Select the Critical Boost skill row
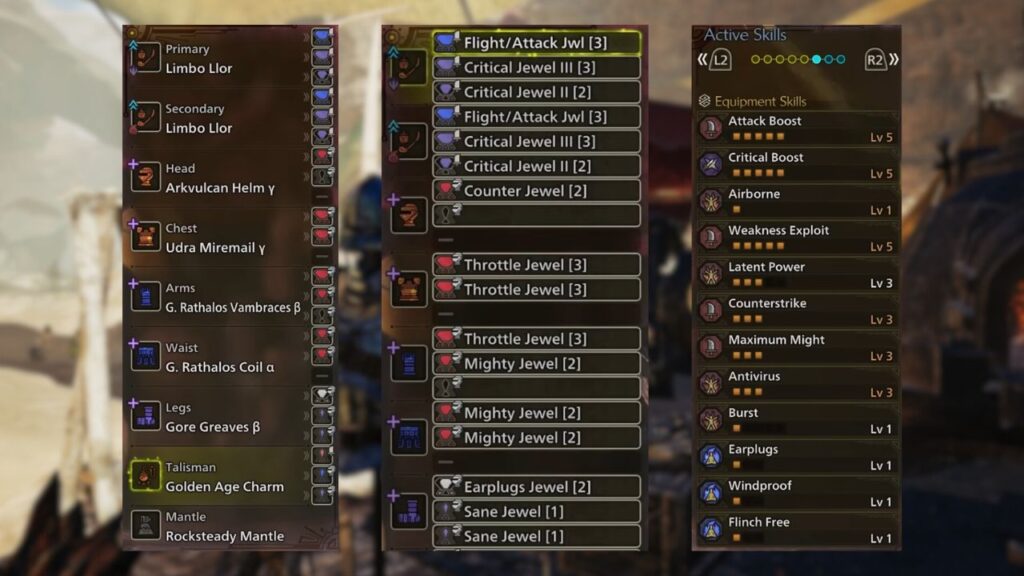1024x576 pixels. (797, 165)
